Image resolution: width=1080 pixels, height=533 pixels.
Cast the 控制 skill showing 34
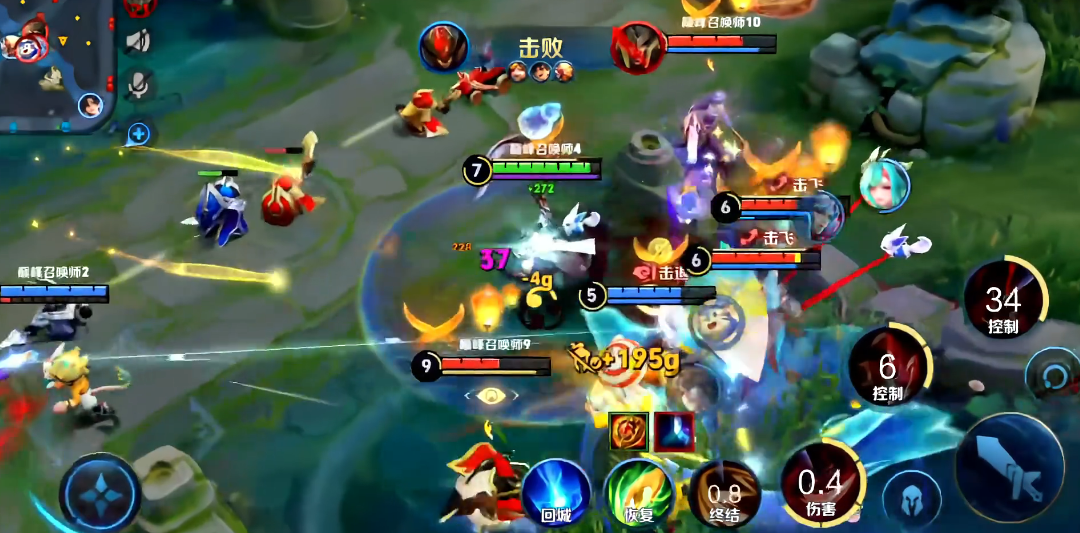(x=1003, y=302)
